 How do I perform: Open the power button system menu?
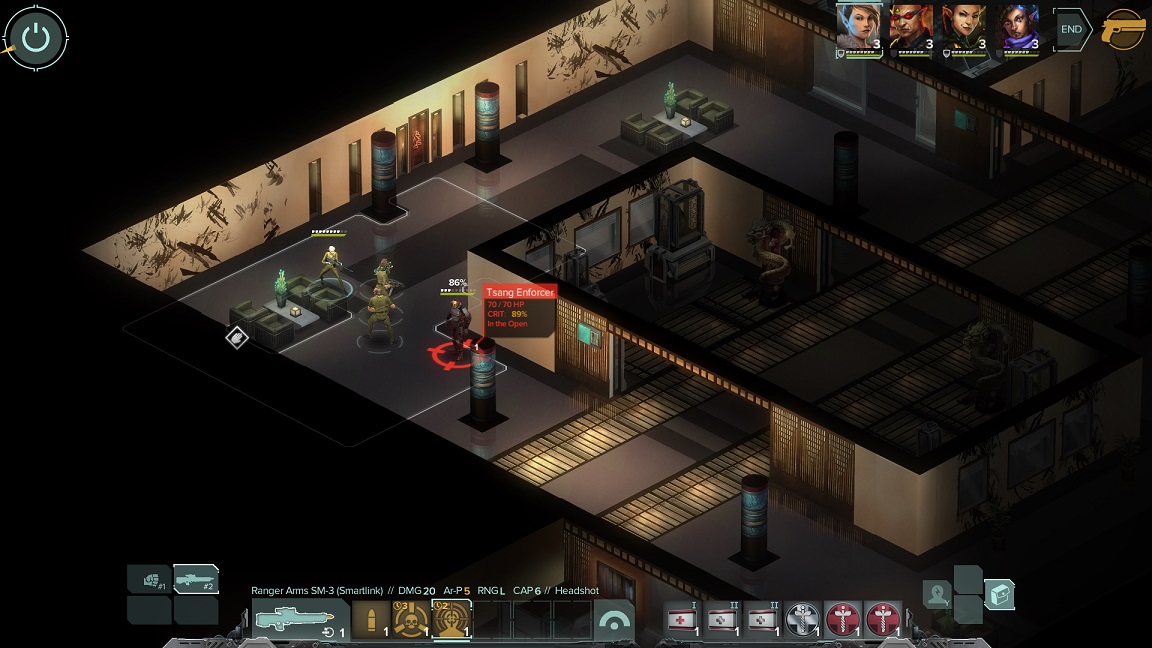coord(36,38)
